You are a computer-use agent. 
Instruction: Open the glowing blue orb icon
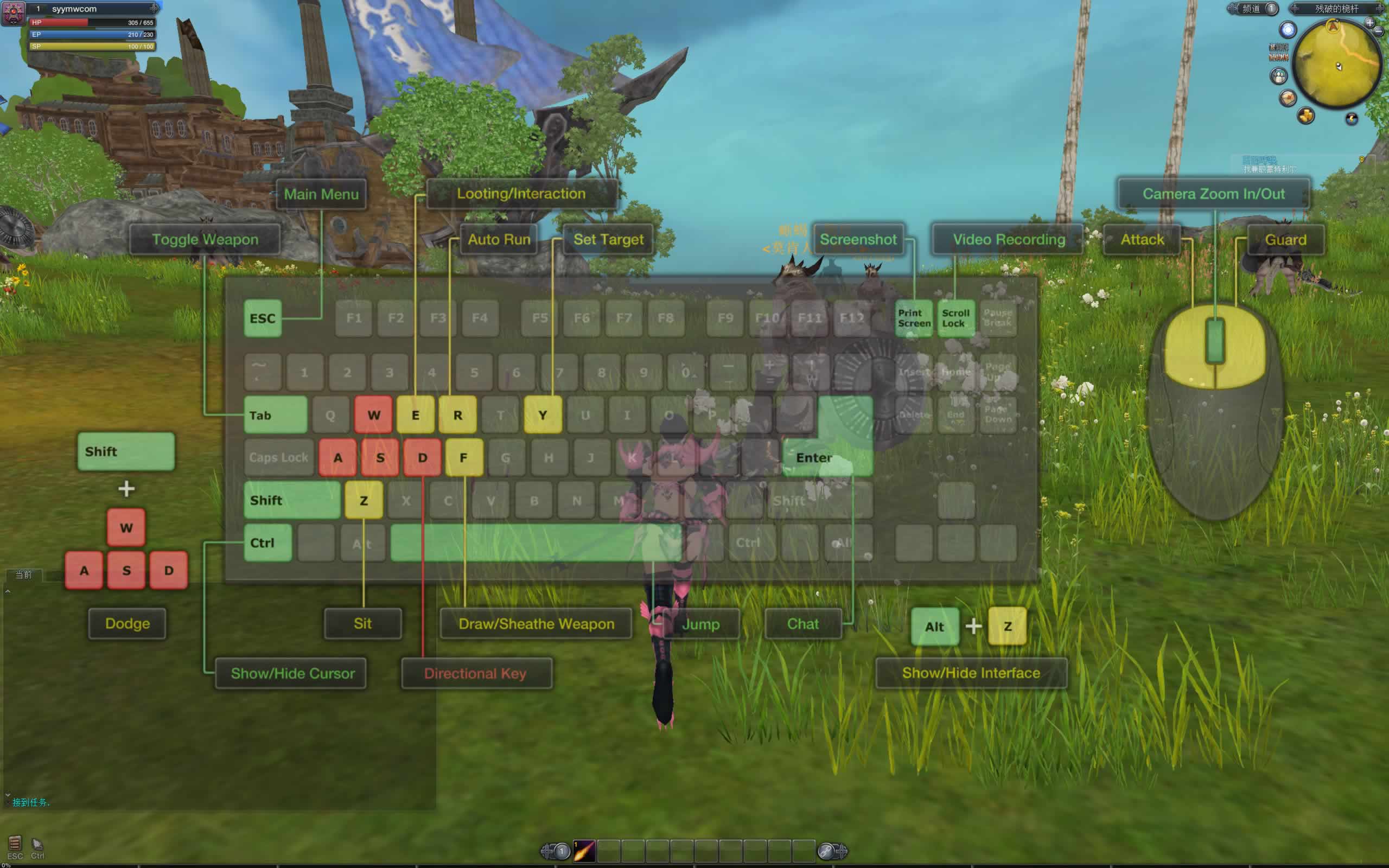pyautogui.click(x=1288, y=30)
